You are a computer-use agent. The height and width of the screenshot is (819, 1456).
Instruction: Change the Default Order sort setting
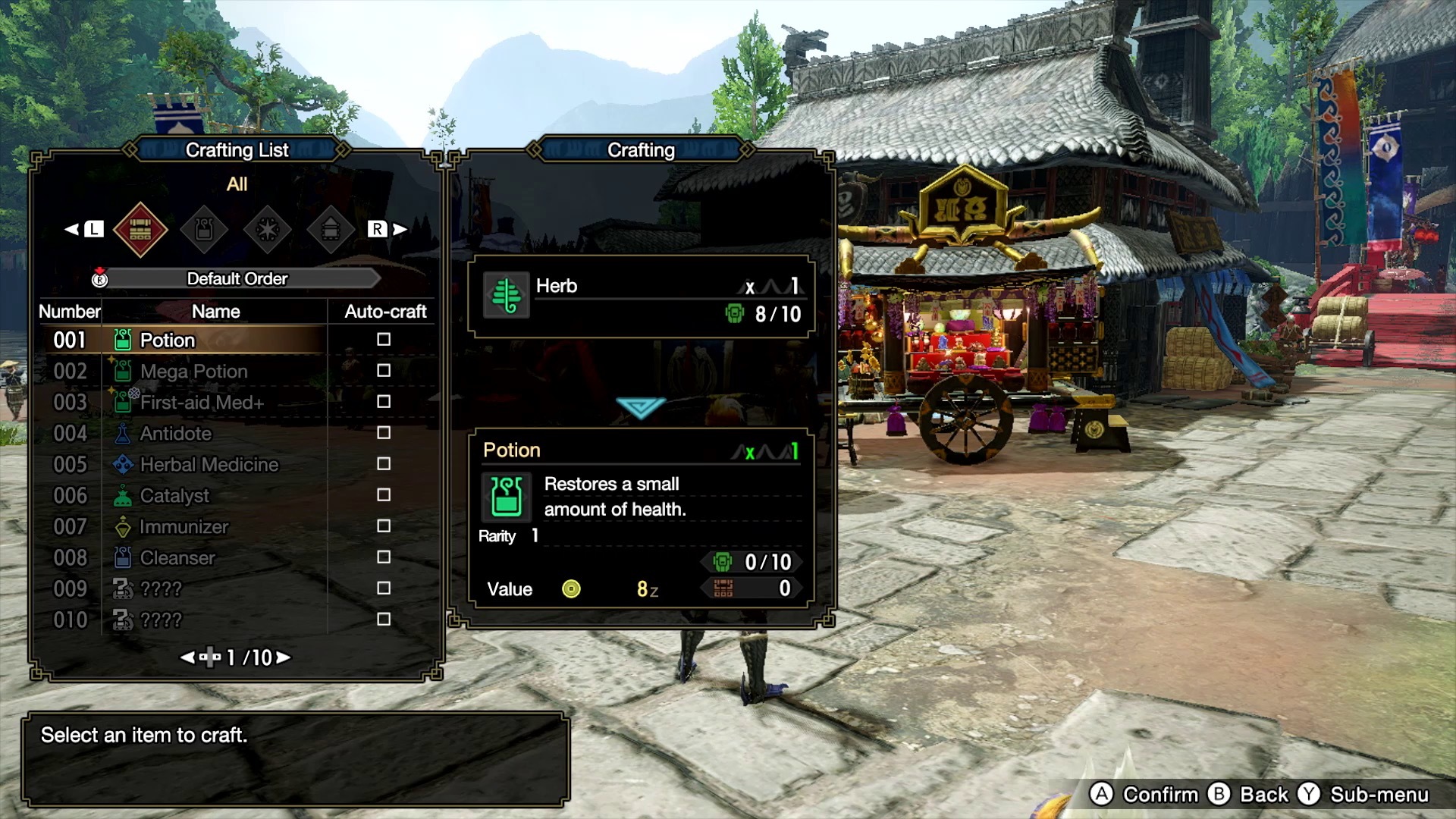click(237, 279)
